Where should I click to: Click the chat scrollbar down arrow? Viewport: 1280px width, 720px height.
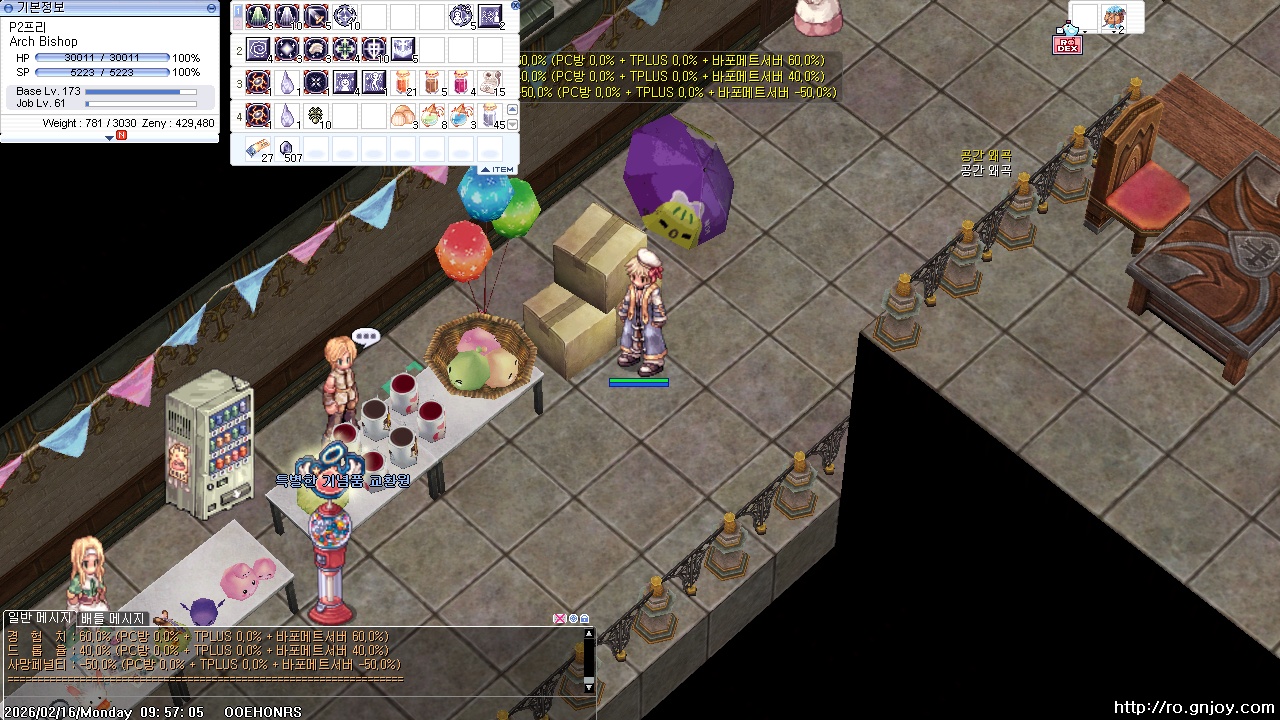589,686
